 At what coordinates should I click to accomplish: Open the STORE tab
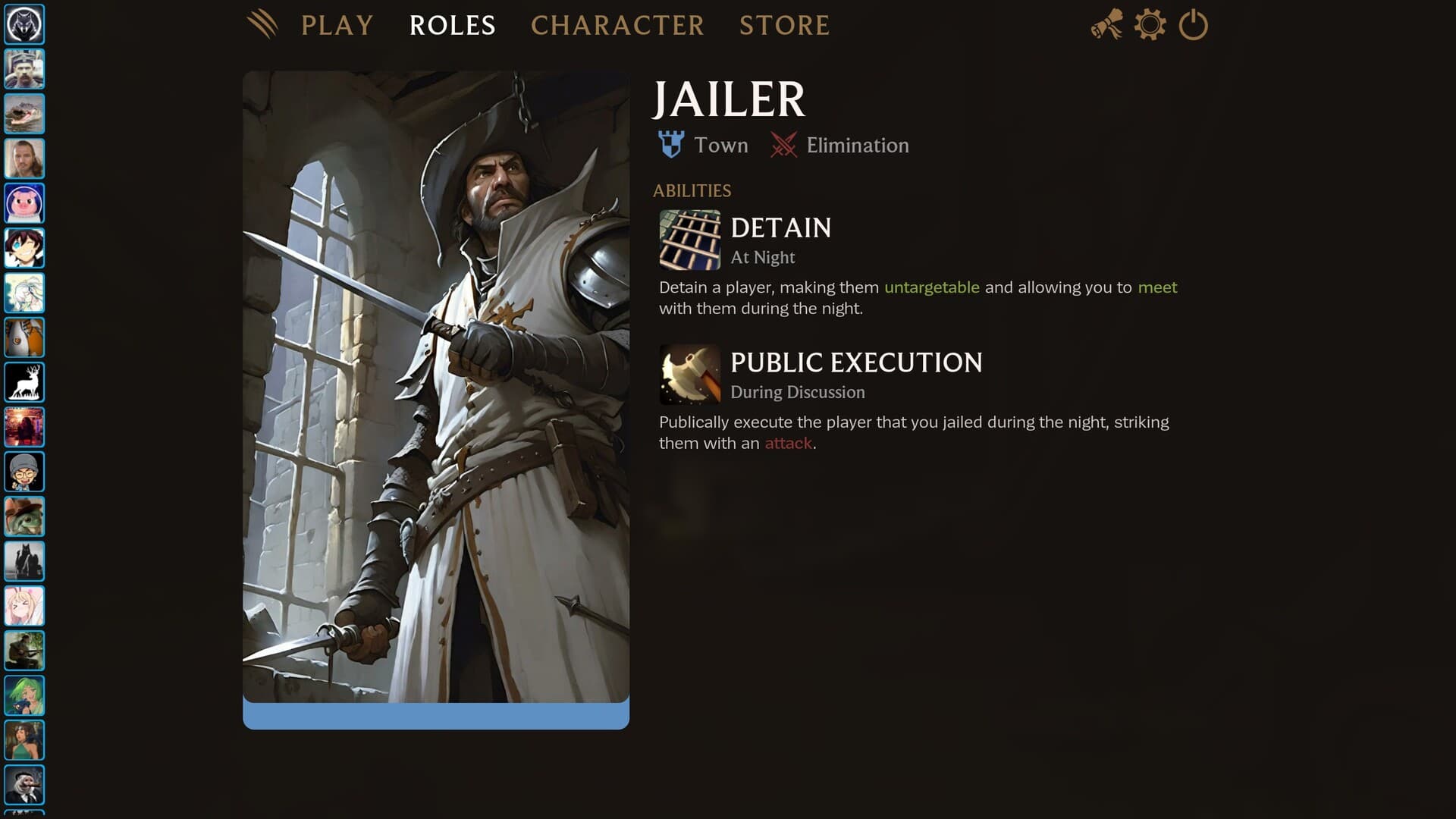784,26
